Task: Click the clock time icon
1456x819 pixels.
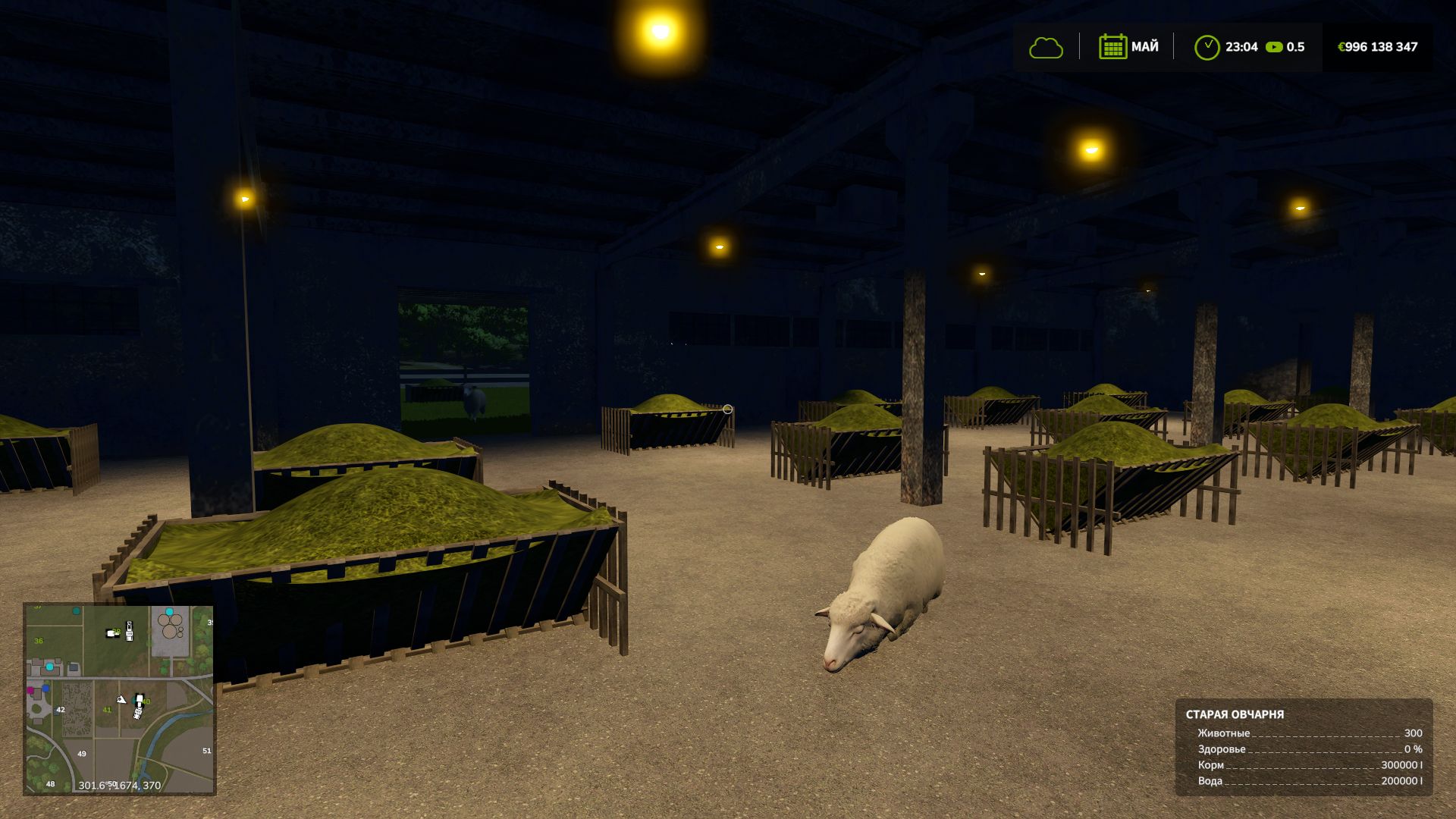Action: pyautogui.click(x=1207, y=47)
